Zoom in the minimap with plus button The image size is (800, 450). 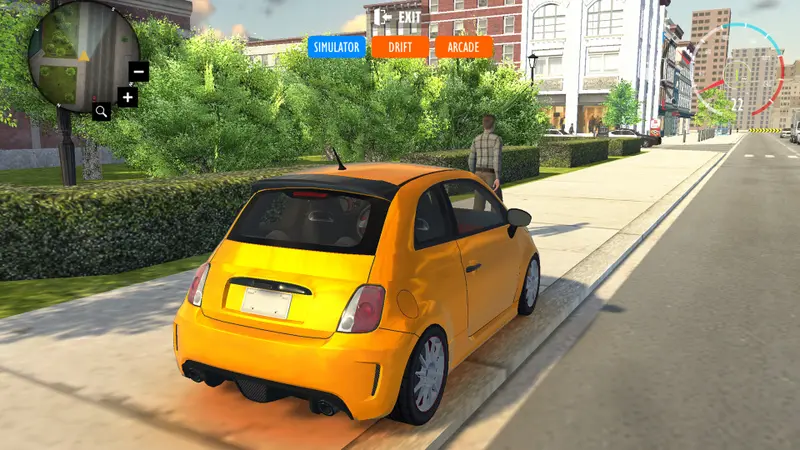tap(127, 97)
